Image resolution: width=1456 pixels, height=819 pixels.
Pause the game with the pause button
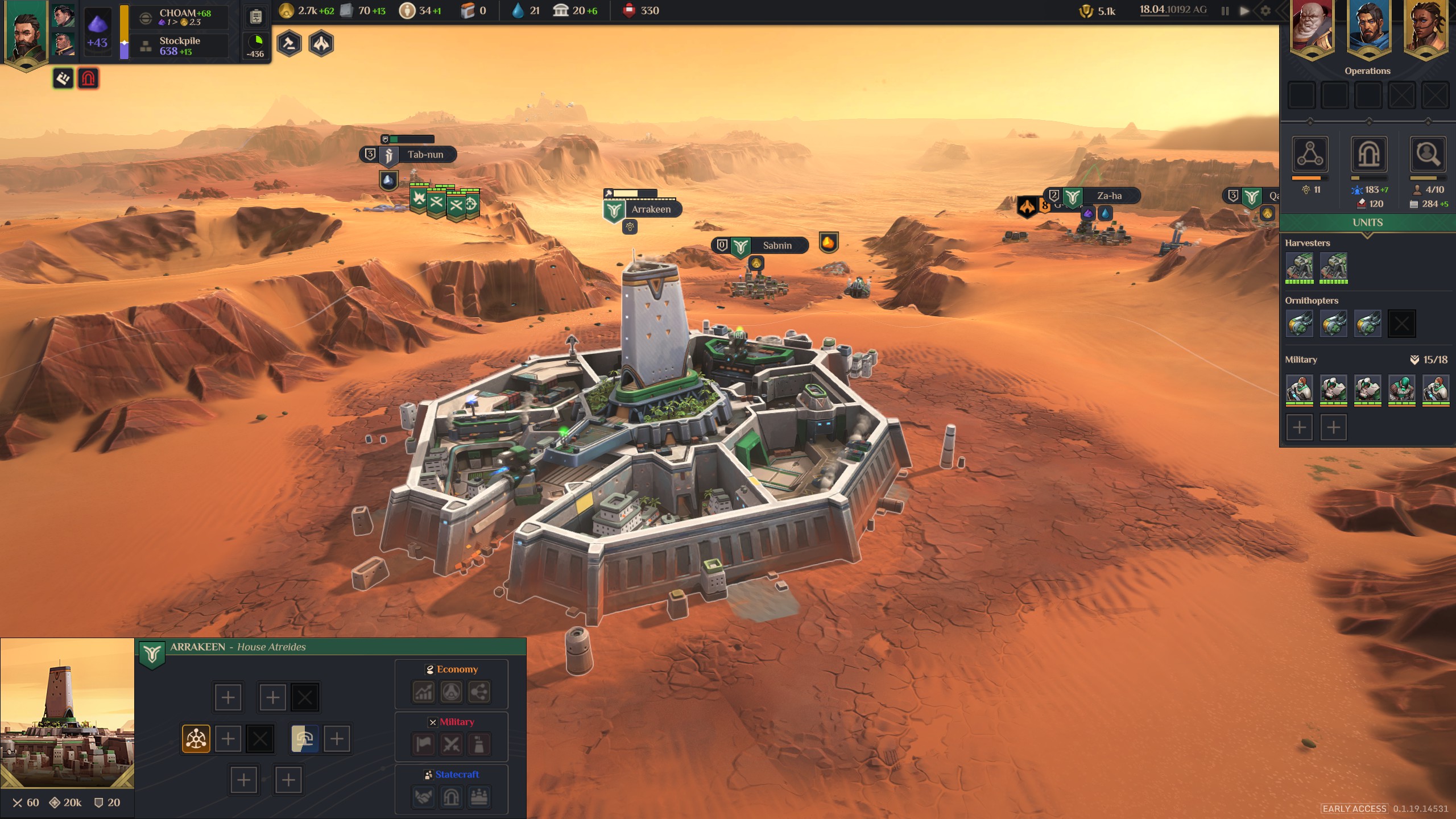[x=1225, y=11]
